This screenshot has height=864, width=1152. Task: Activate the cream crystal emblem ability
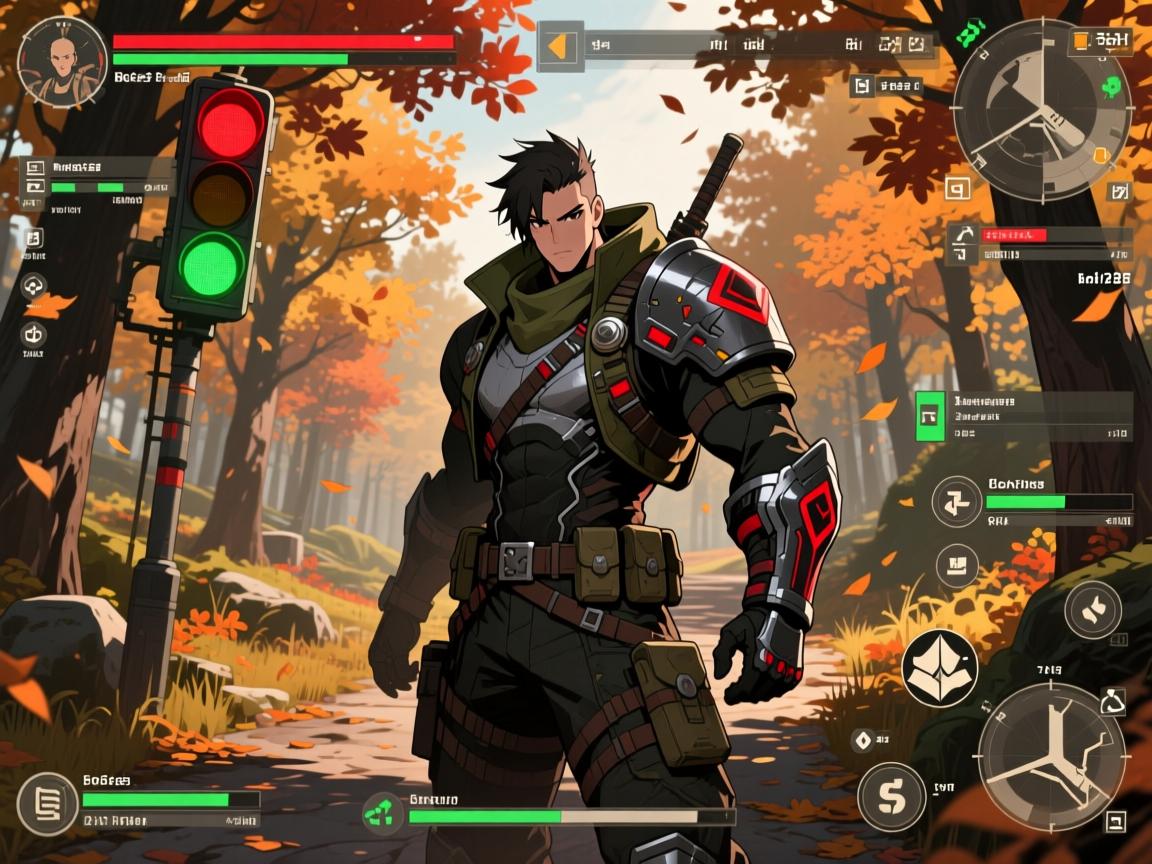pyautogui.click(x=940, y=667)
